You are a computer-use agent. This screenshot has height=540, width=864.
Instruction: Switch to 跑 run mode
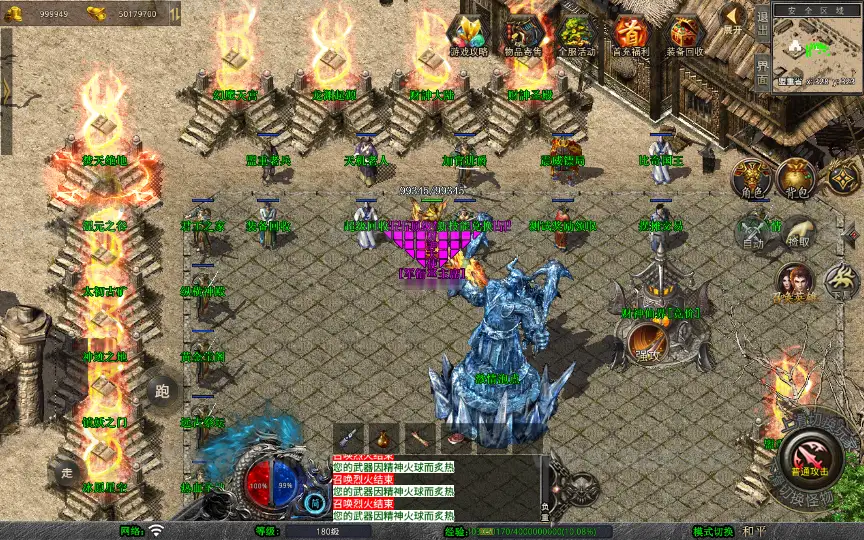tap(161, 392)
